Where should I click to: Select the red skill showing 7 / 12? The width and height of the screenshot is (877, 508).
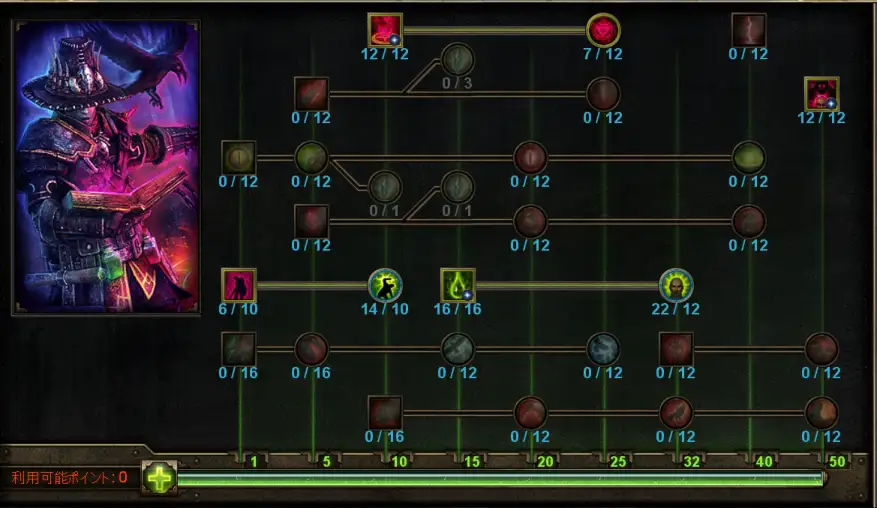603,30
